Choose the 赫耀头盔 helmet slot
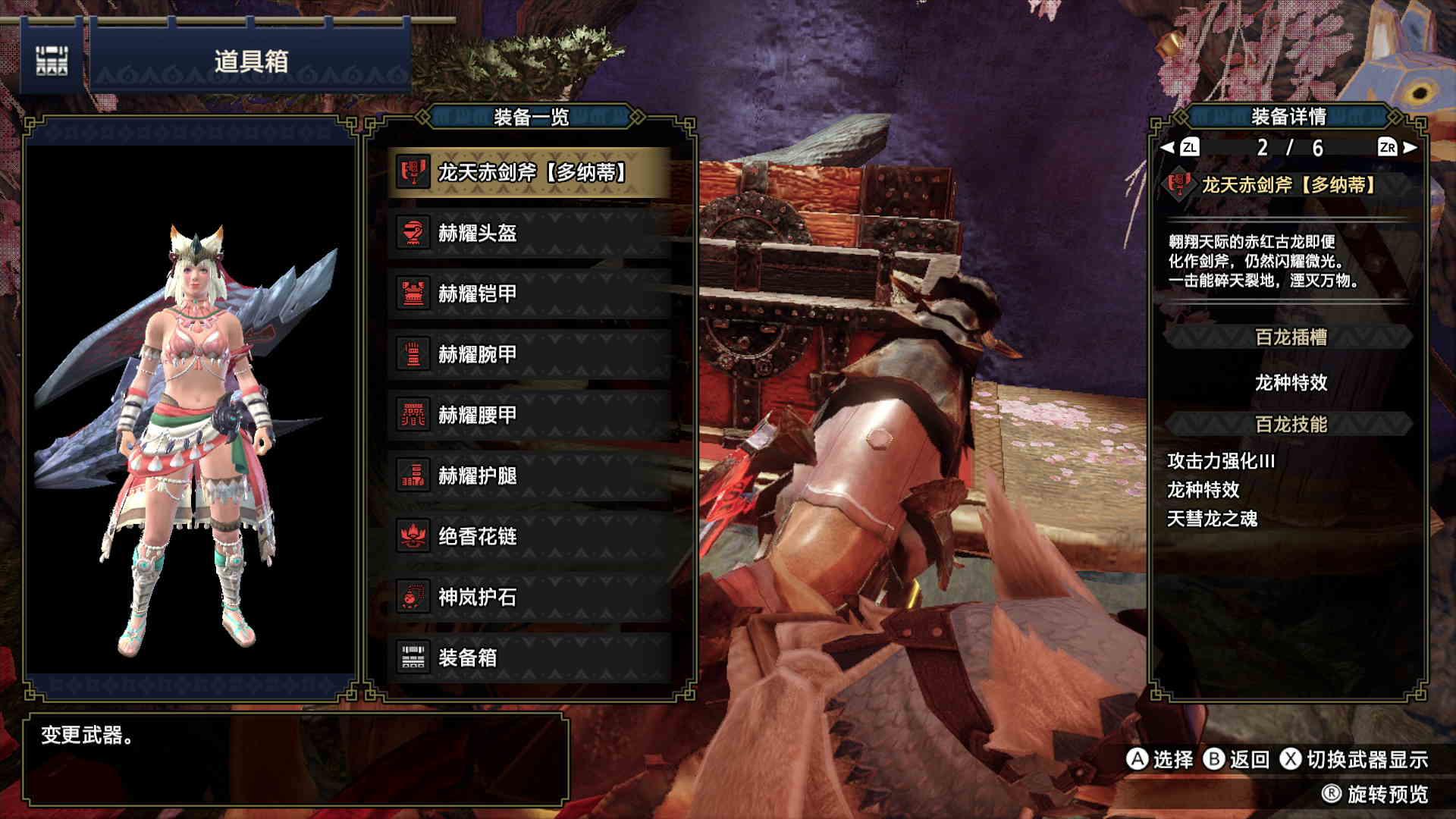The image size is (1456, 819). (x=529, y=234)
